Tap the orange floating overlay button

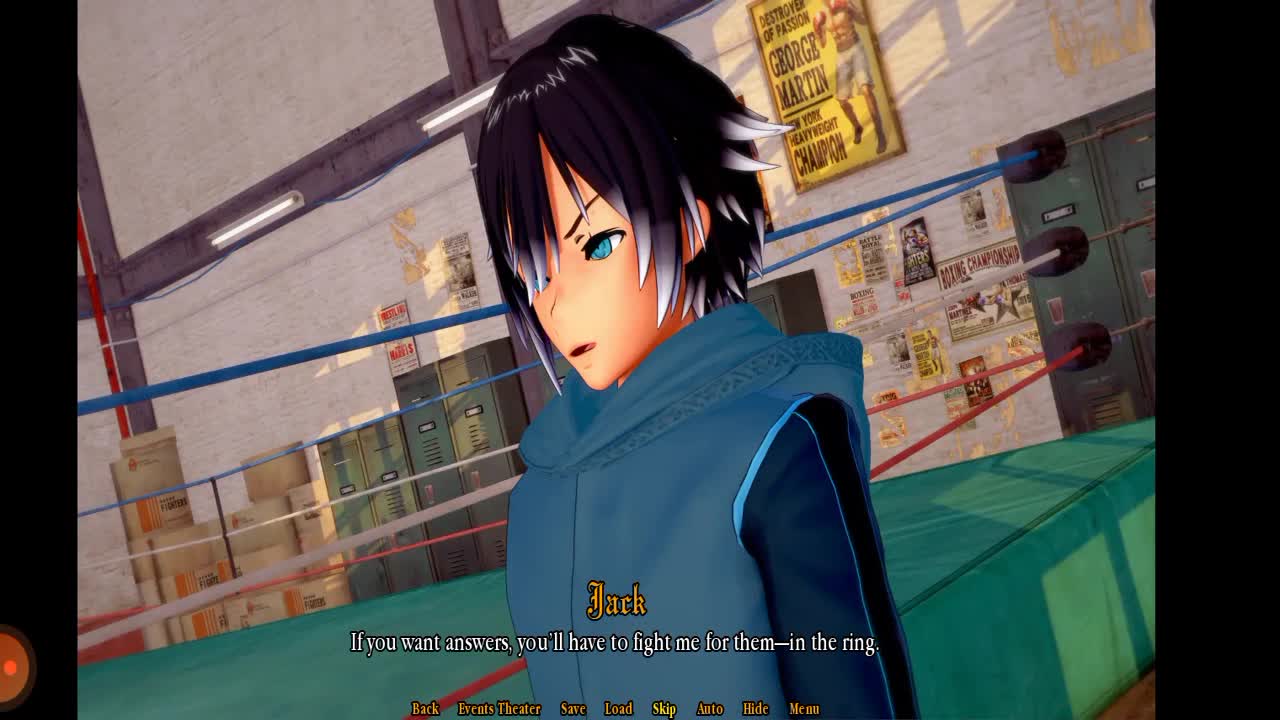12,666
